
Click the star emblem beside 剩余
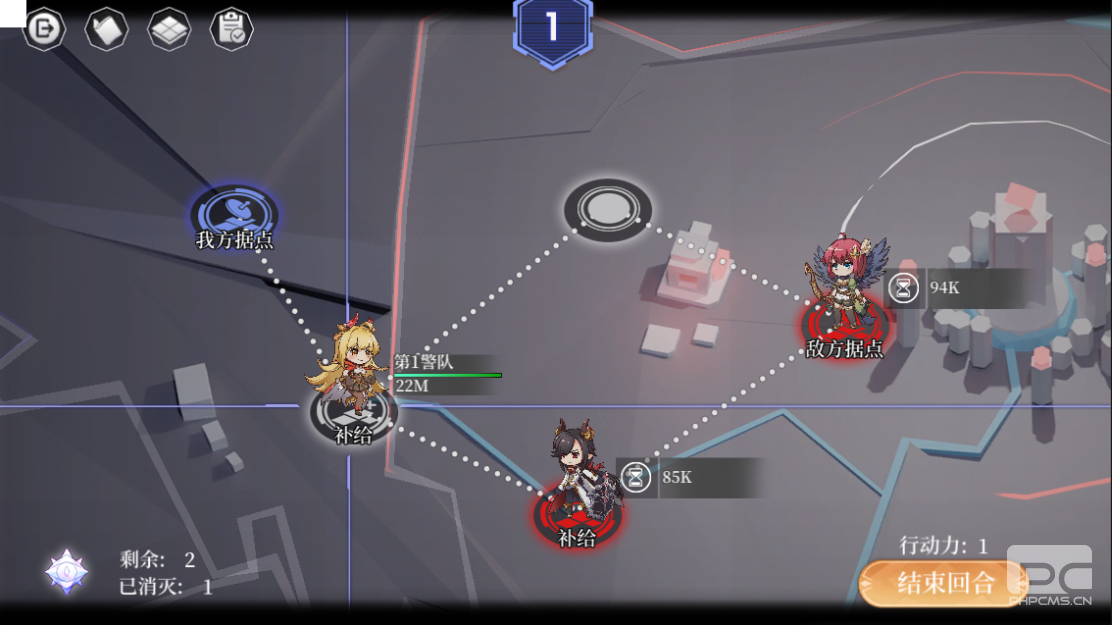click(x=66, y=571)
